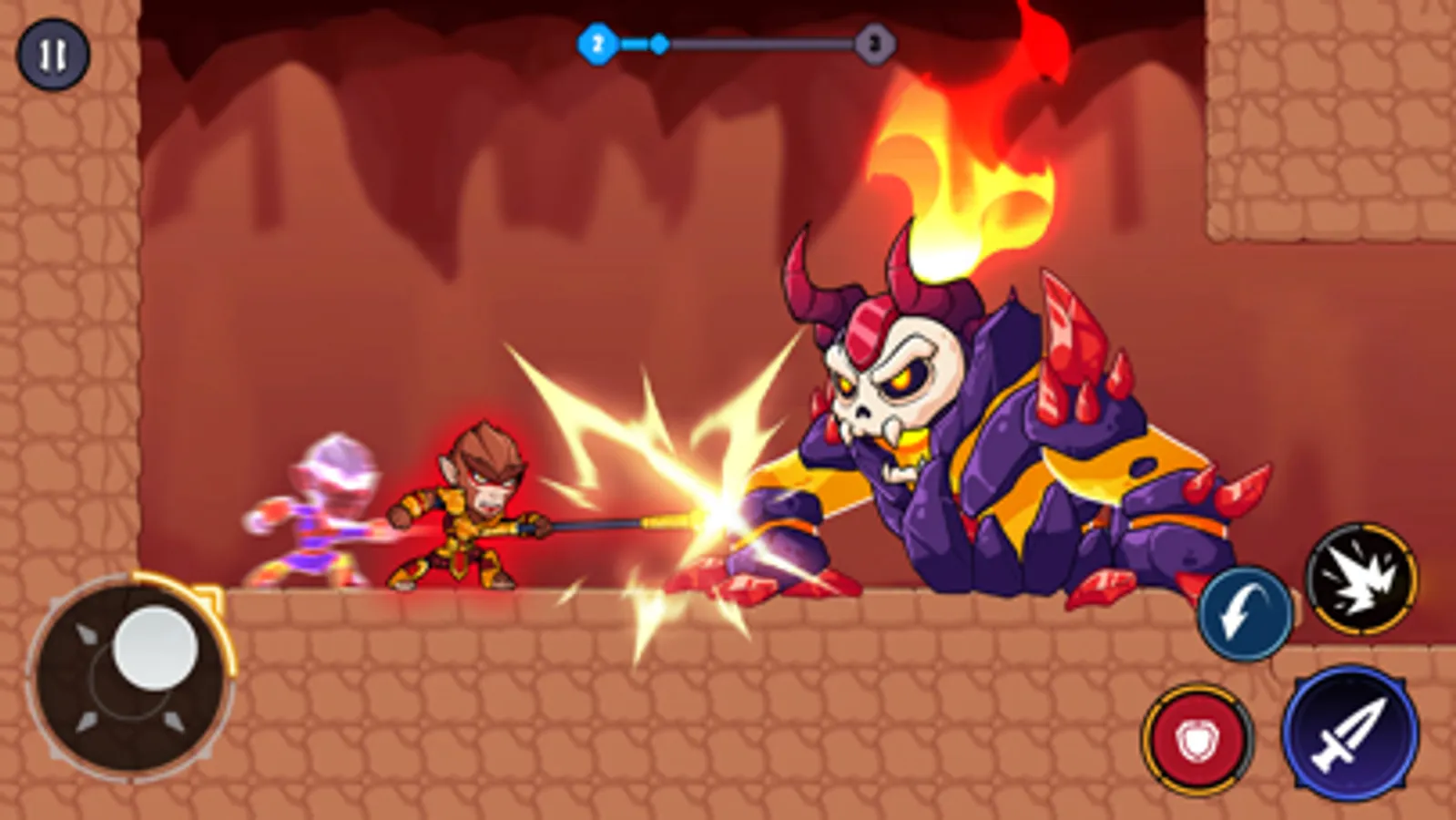Screen dimensions: 1456x820
Task: Tap the blue progress dot on the level bar
Action: [x=657, y=43]
